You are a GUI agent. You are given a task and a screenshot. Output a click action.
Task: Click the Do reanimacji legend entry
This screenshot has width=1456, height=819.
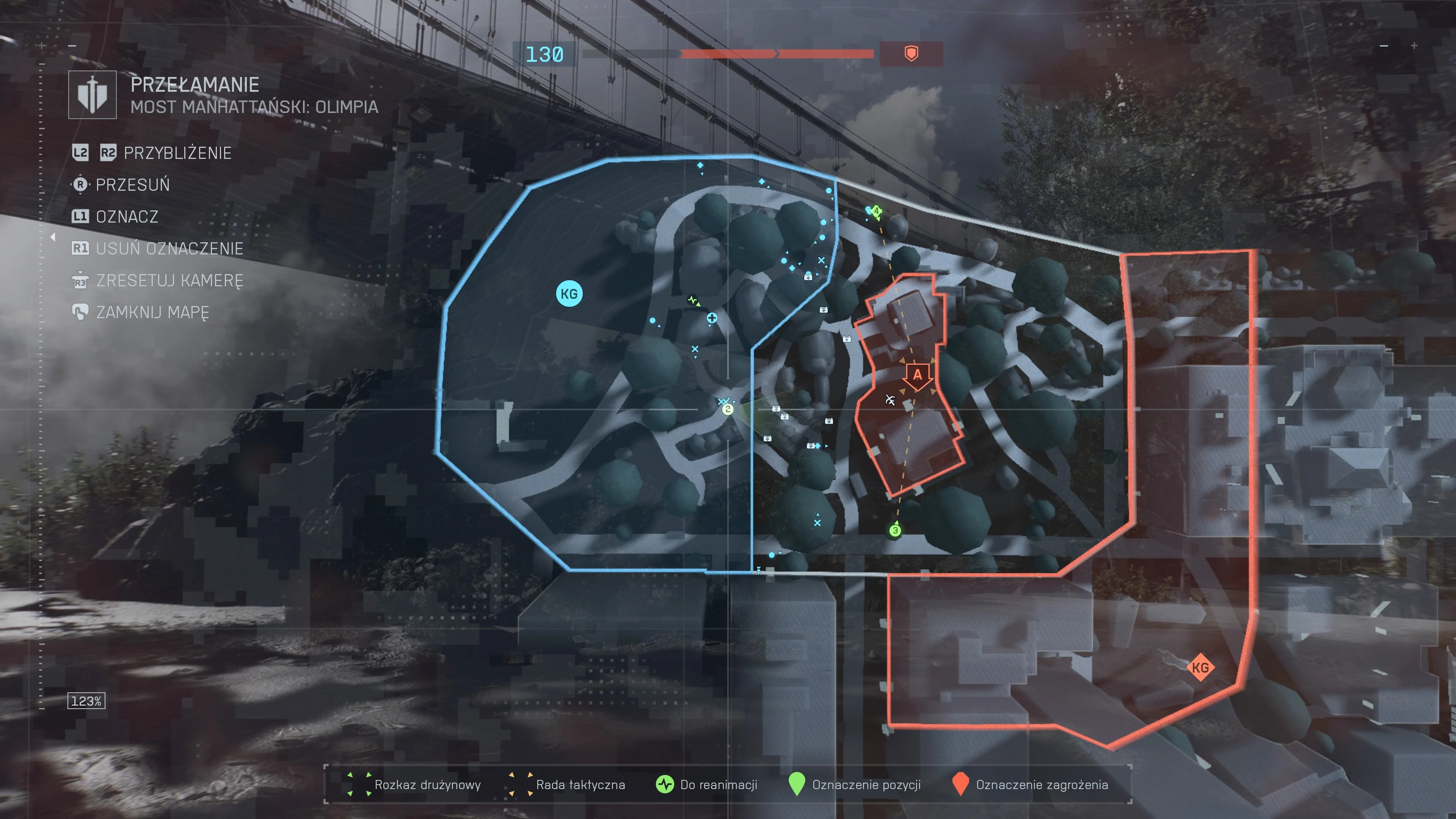click(x=706, y=784)
